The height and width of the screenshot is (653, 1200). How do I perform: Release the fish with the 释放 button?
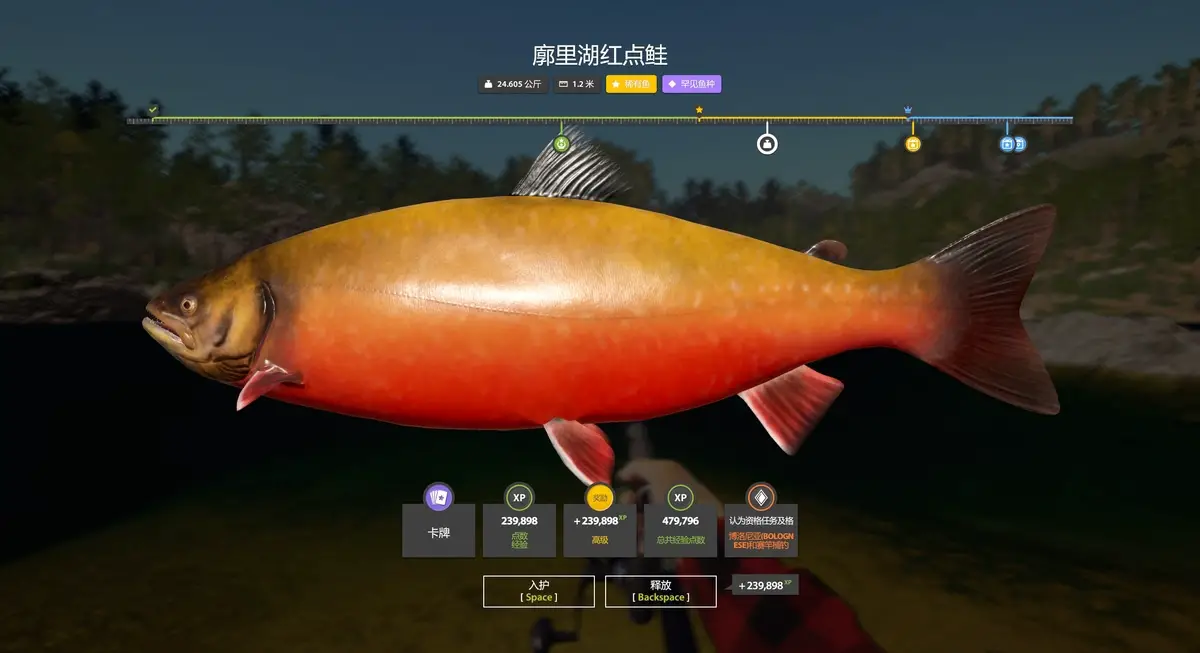[660, 591]
